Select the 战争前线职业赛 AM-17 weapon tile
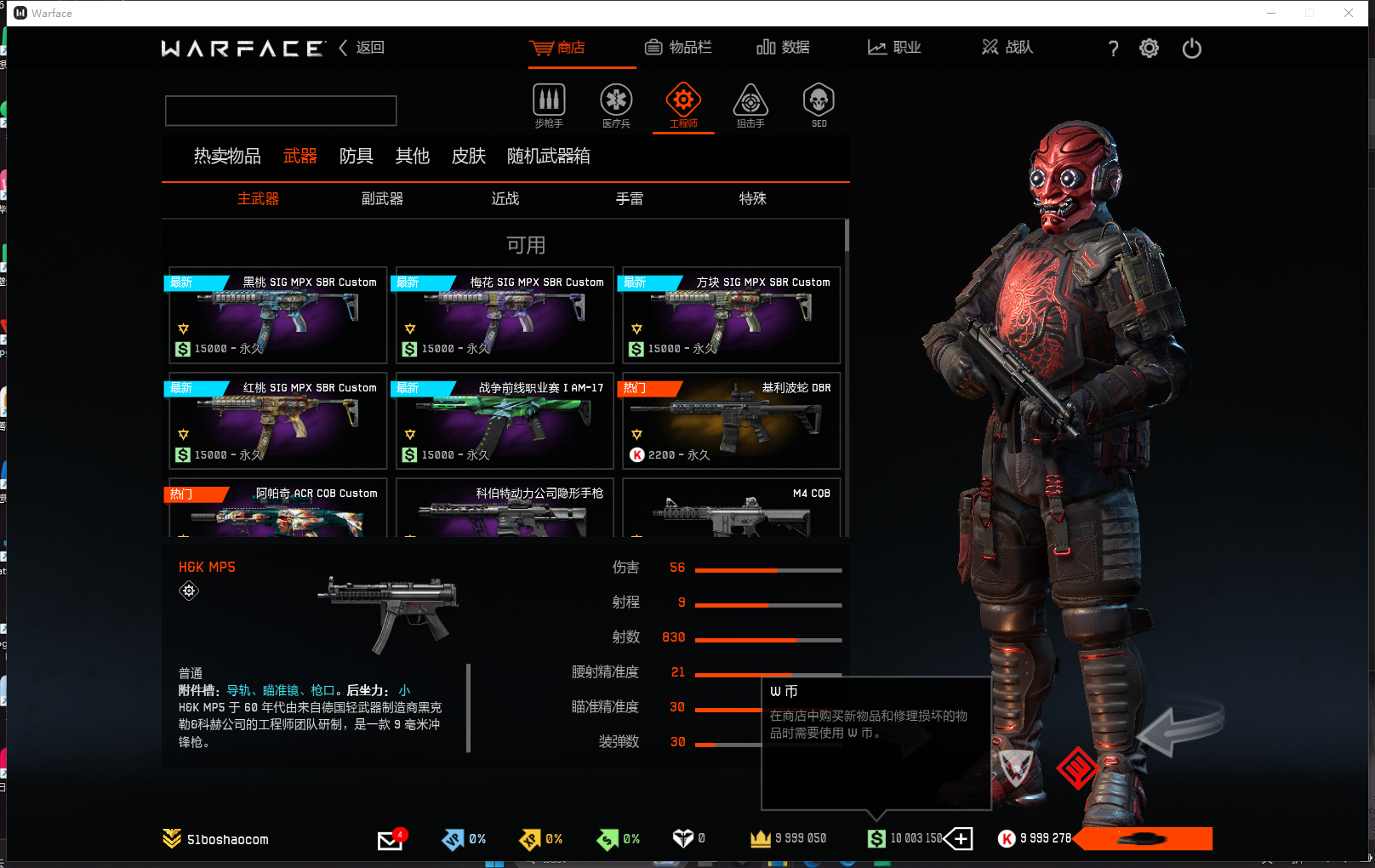The width and height of the screenshot is (1375, 868). pos(505,421)
